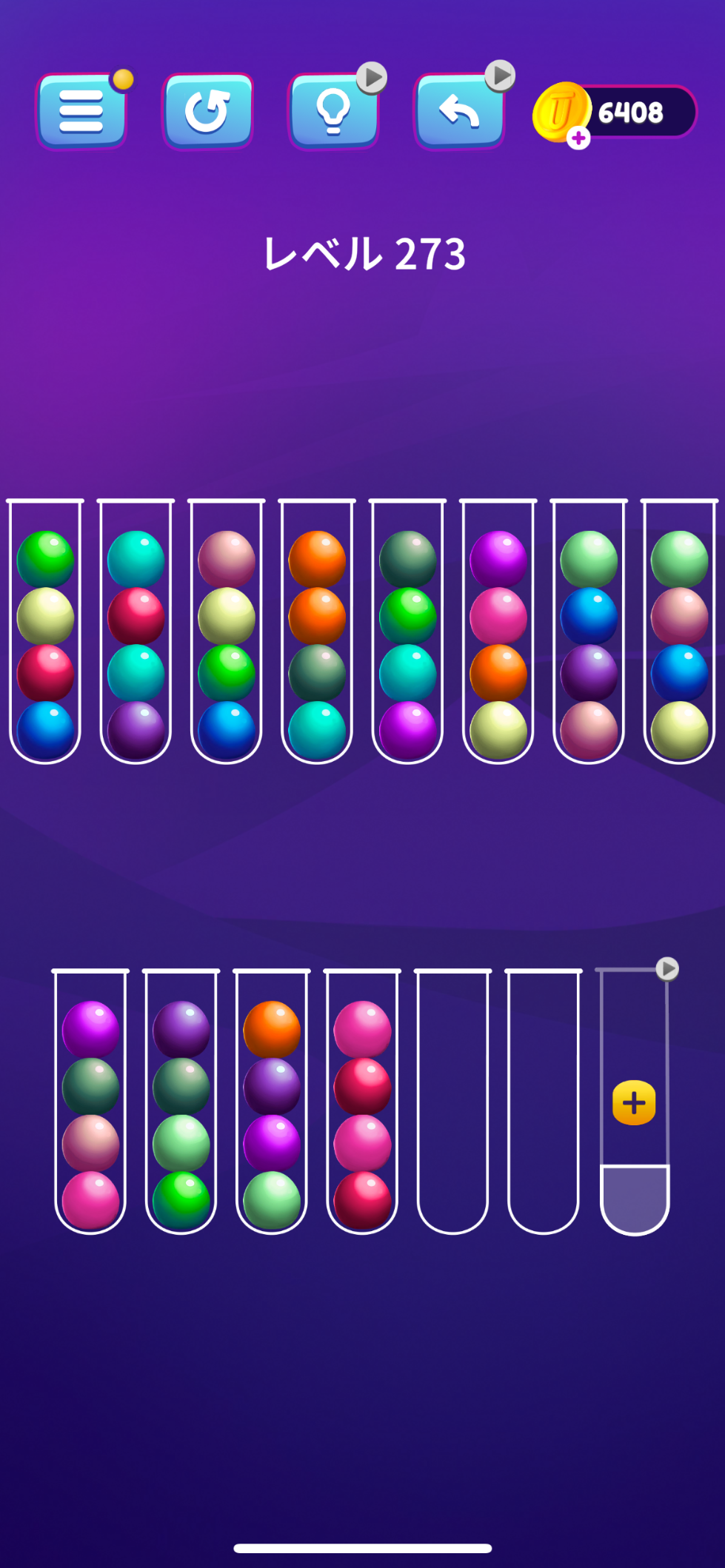Pick the tube with a teal ball on top
This screenshot has width=725, height=1568.
[x=136, y=629]
